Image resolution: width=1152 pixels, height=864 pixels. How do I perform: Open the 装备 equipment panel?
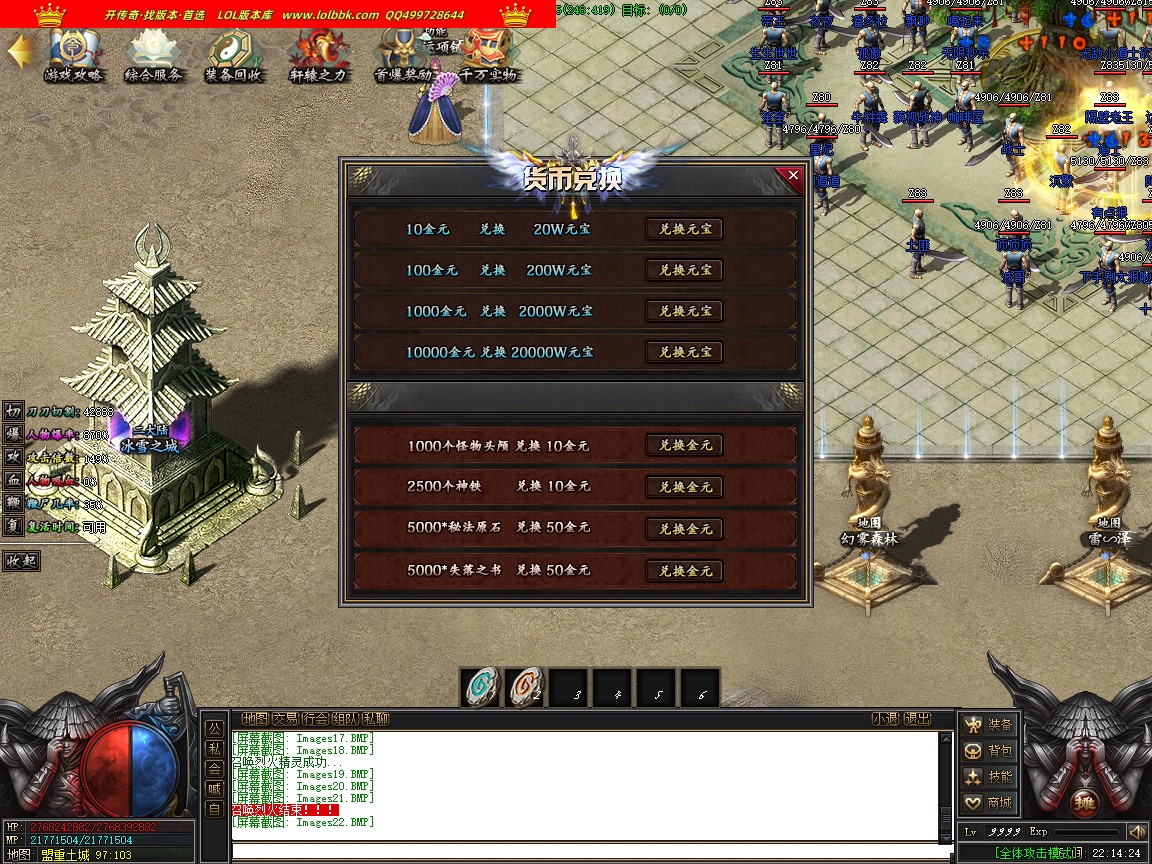[988, 724]
